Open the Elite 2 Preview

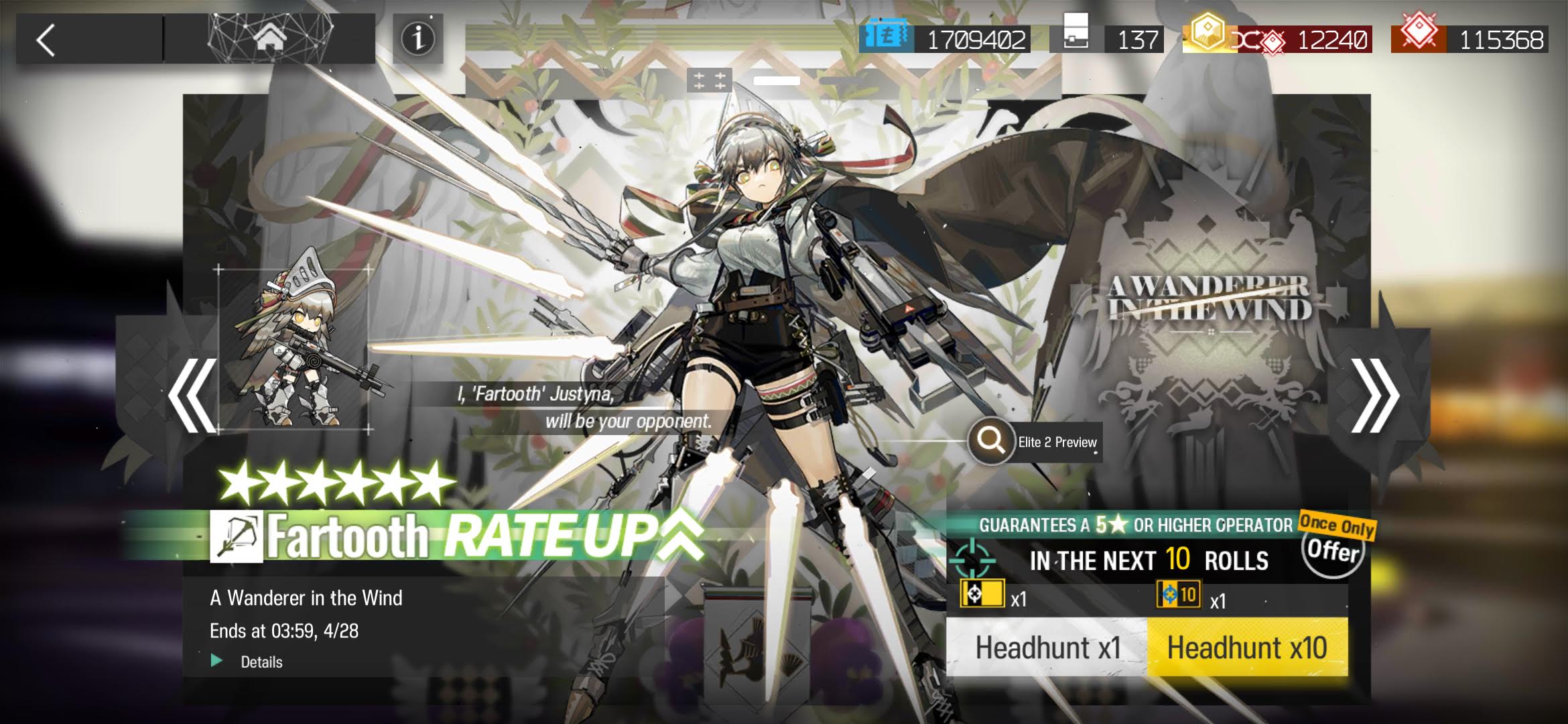pyautogui.click(x=1035, y=442)
